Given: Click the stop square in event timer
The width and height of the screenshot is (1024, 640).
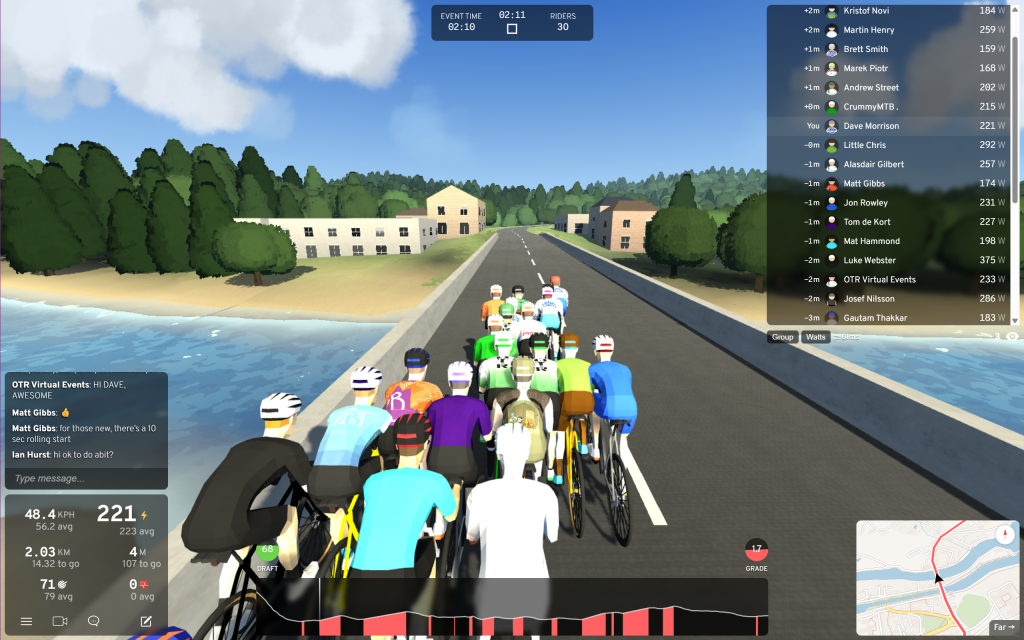Looking at the screenshot, I should 512,29.
